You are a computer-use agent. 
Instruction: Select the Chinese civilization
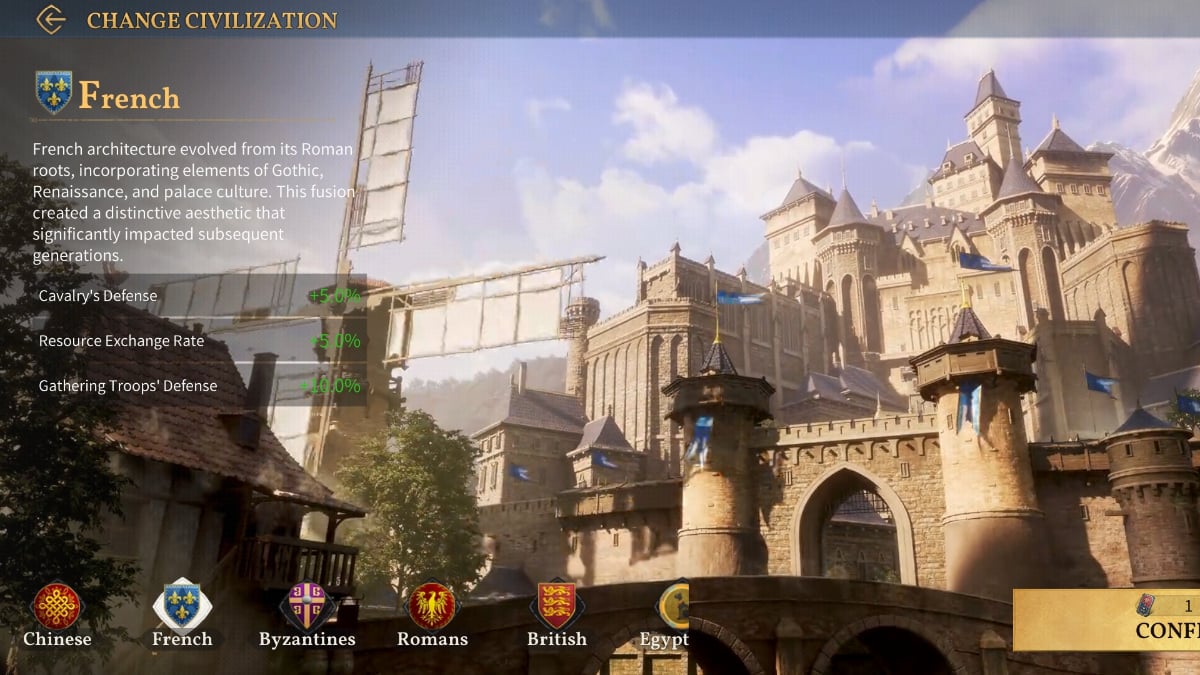[x=57, y=606]
